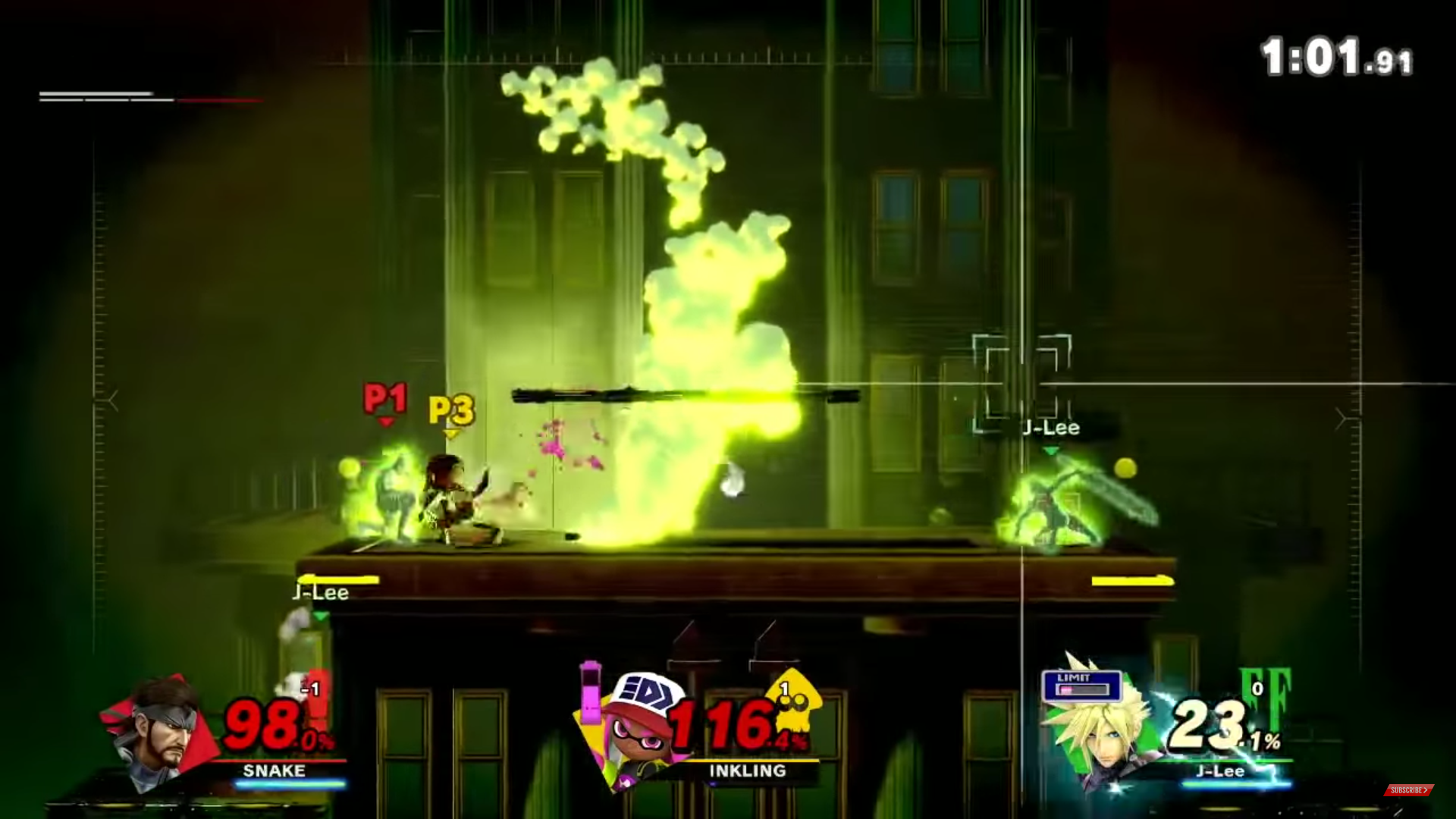Expand the left J-Lee name tag

(319, 592)
